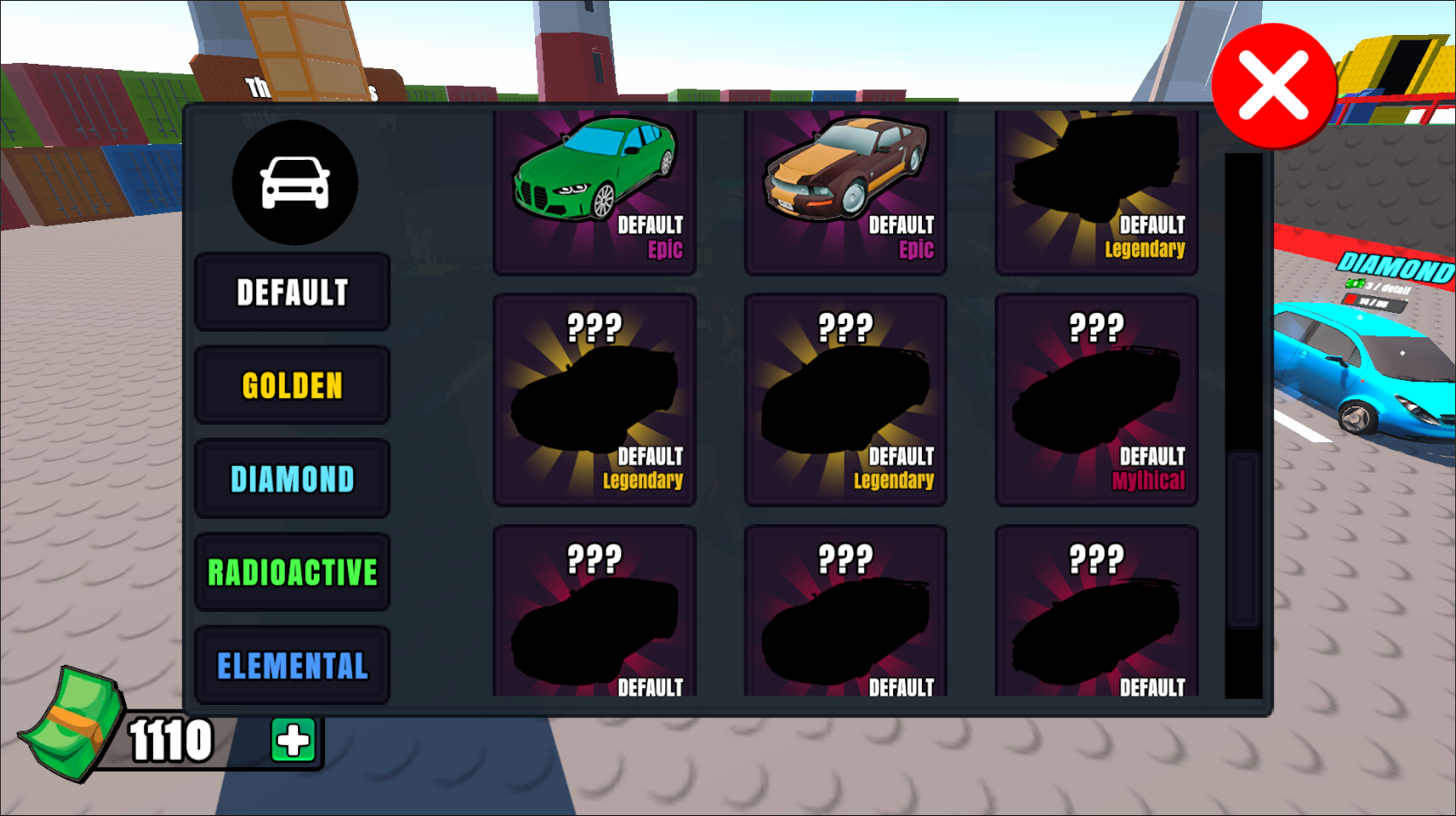Open the ELEMENTAL skins list
Screen dimensions: 1456x816
(291, 665)
